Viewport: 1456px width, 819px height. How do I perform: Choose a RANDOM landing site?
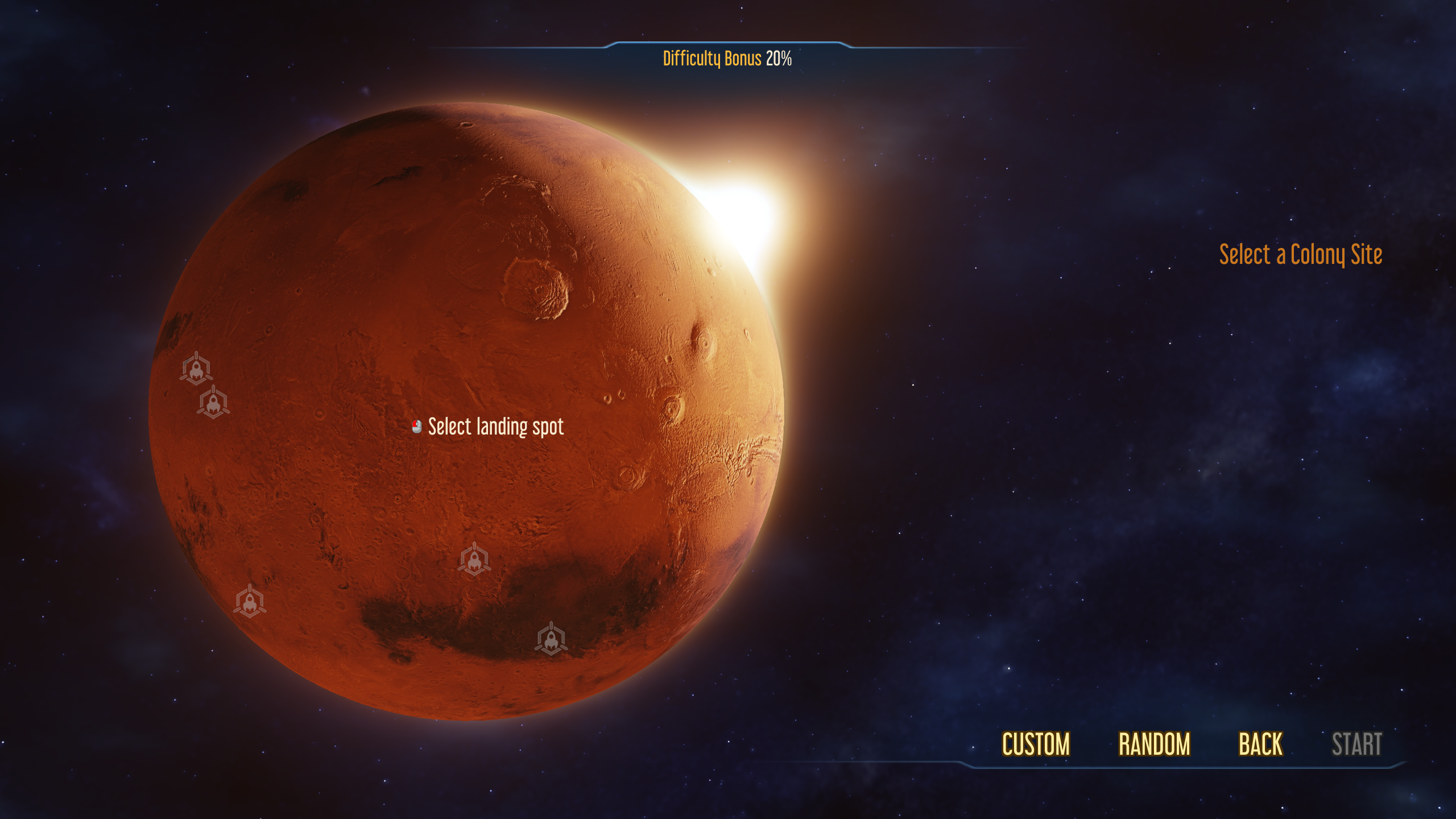(1154, 744)
